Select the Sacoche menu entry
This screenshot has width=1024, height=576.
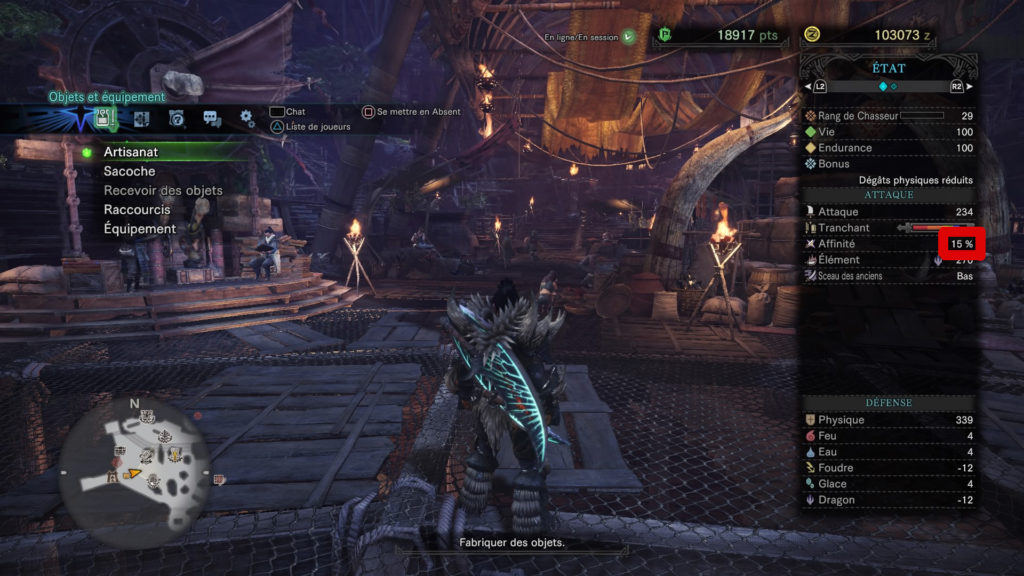point(129,171)
